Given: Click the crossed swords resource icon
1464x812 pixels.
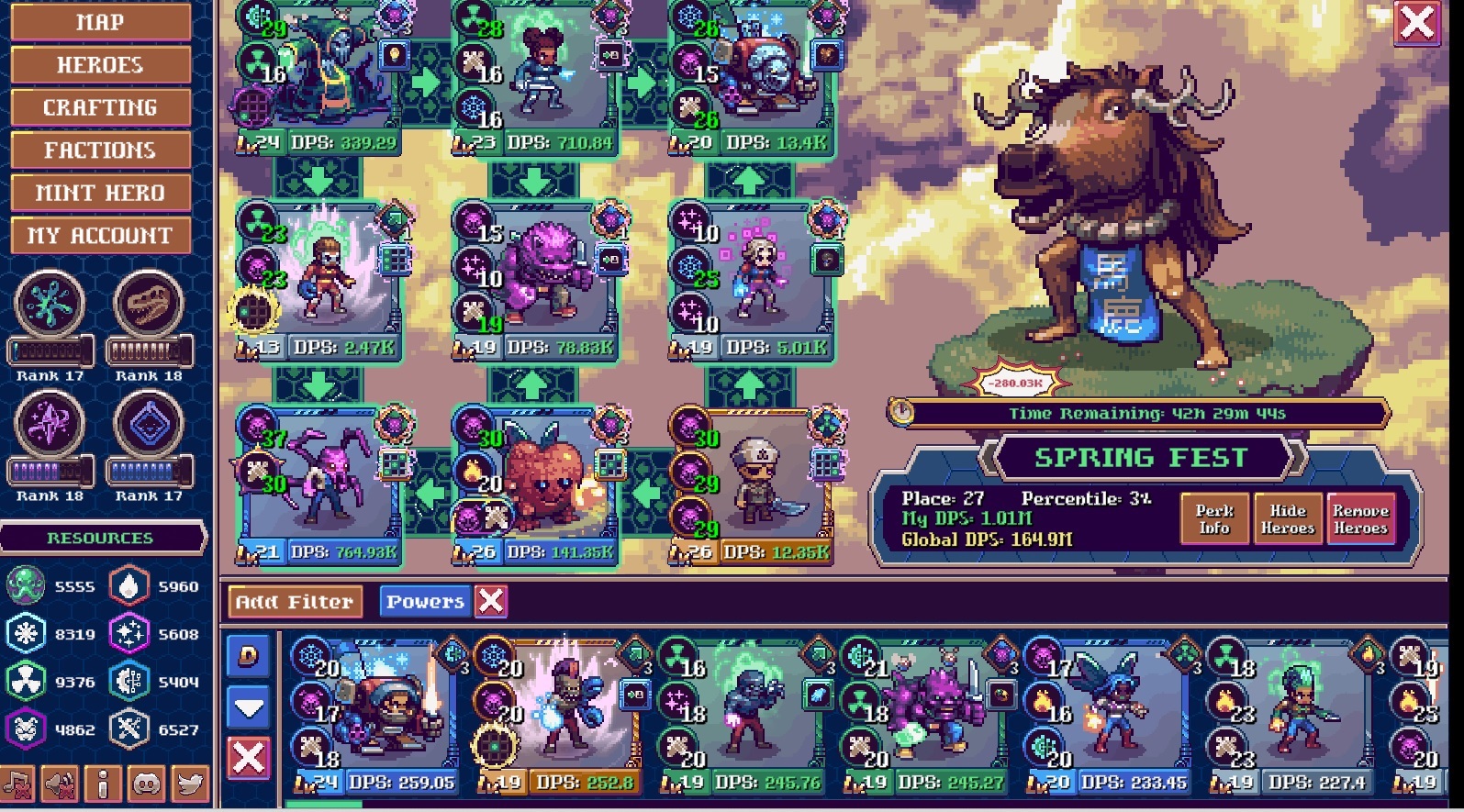Looking at the screenshot, I should (x=131, y=729).
